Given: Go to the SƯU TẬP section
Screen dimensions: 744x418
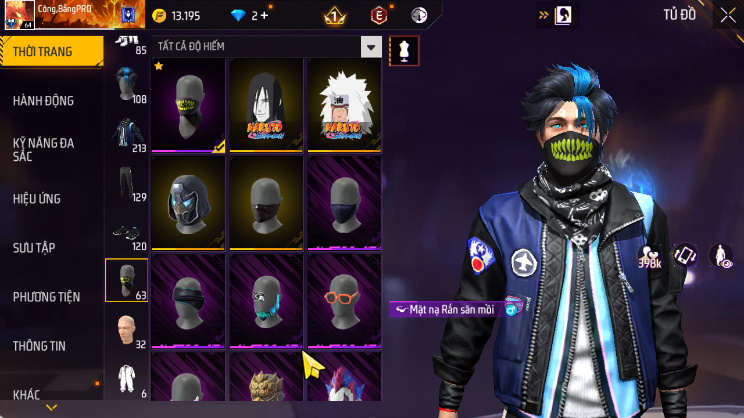Looking at the screenshot, I should [34, 247].
